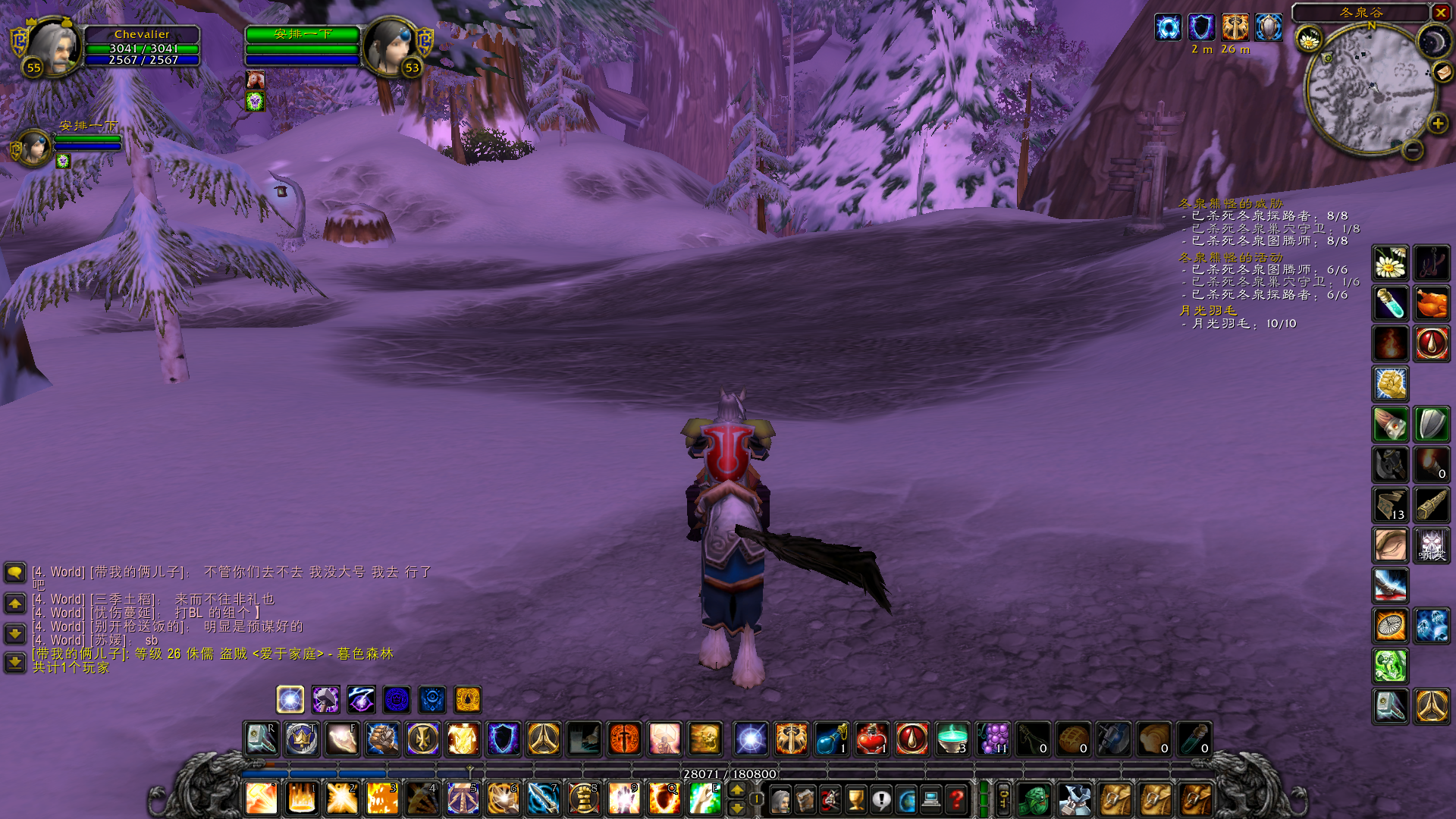Open the character info micro button
The width and height of the screenshot is (1456, 819).
(780, 799)
